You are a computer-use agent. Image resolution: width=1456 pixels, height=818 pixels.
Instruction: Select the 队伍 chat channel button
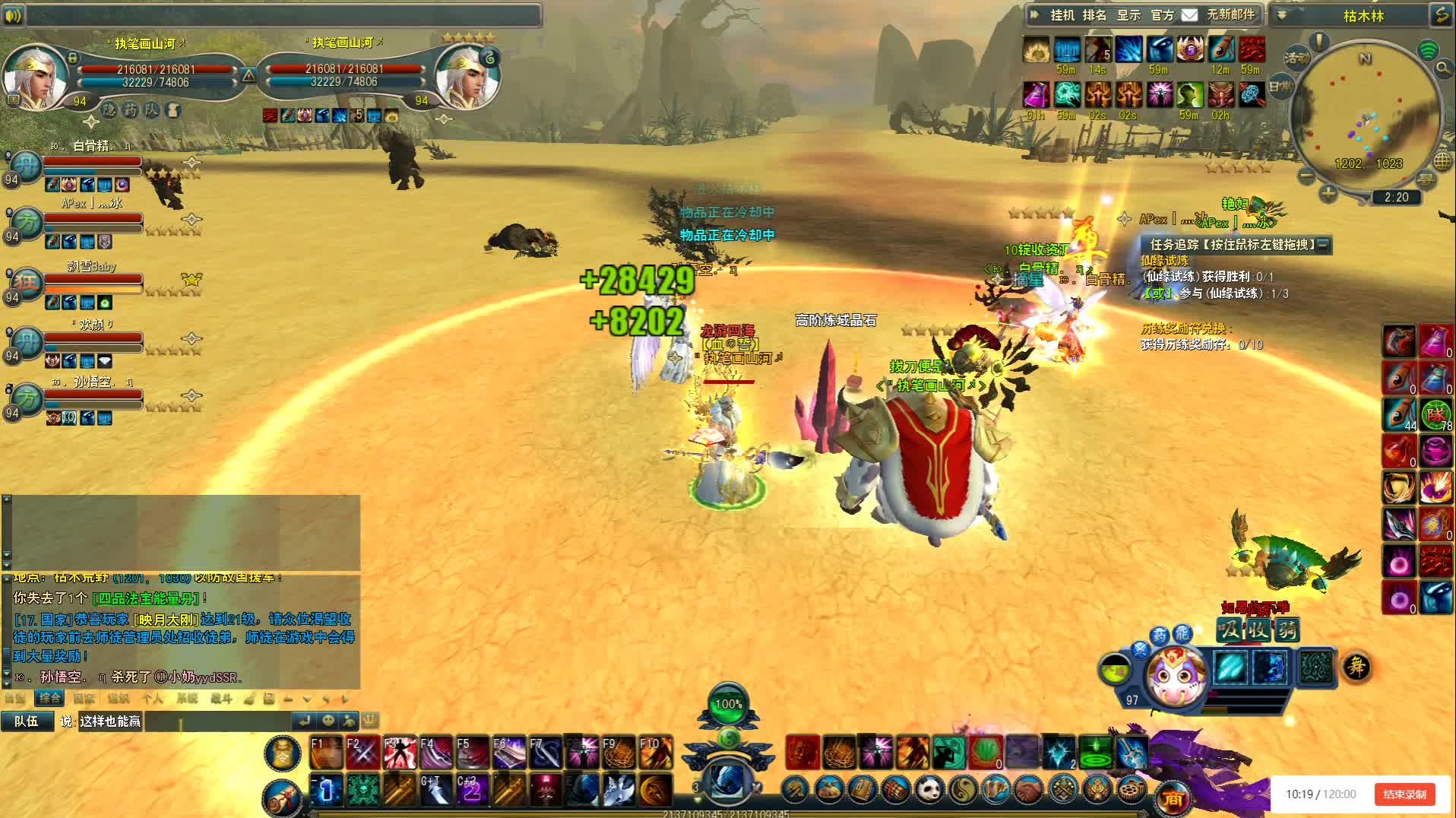pos(27,721)
